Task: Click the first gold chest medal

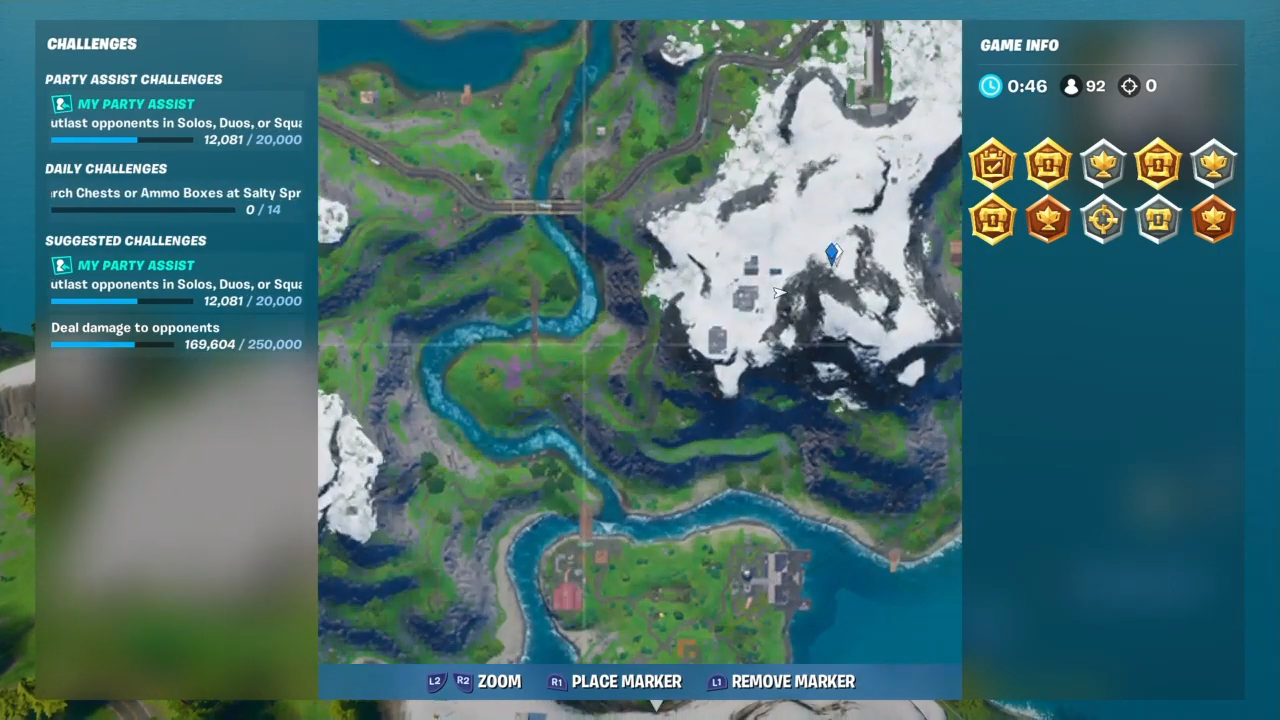Action: coord(1048,165)
